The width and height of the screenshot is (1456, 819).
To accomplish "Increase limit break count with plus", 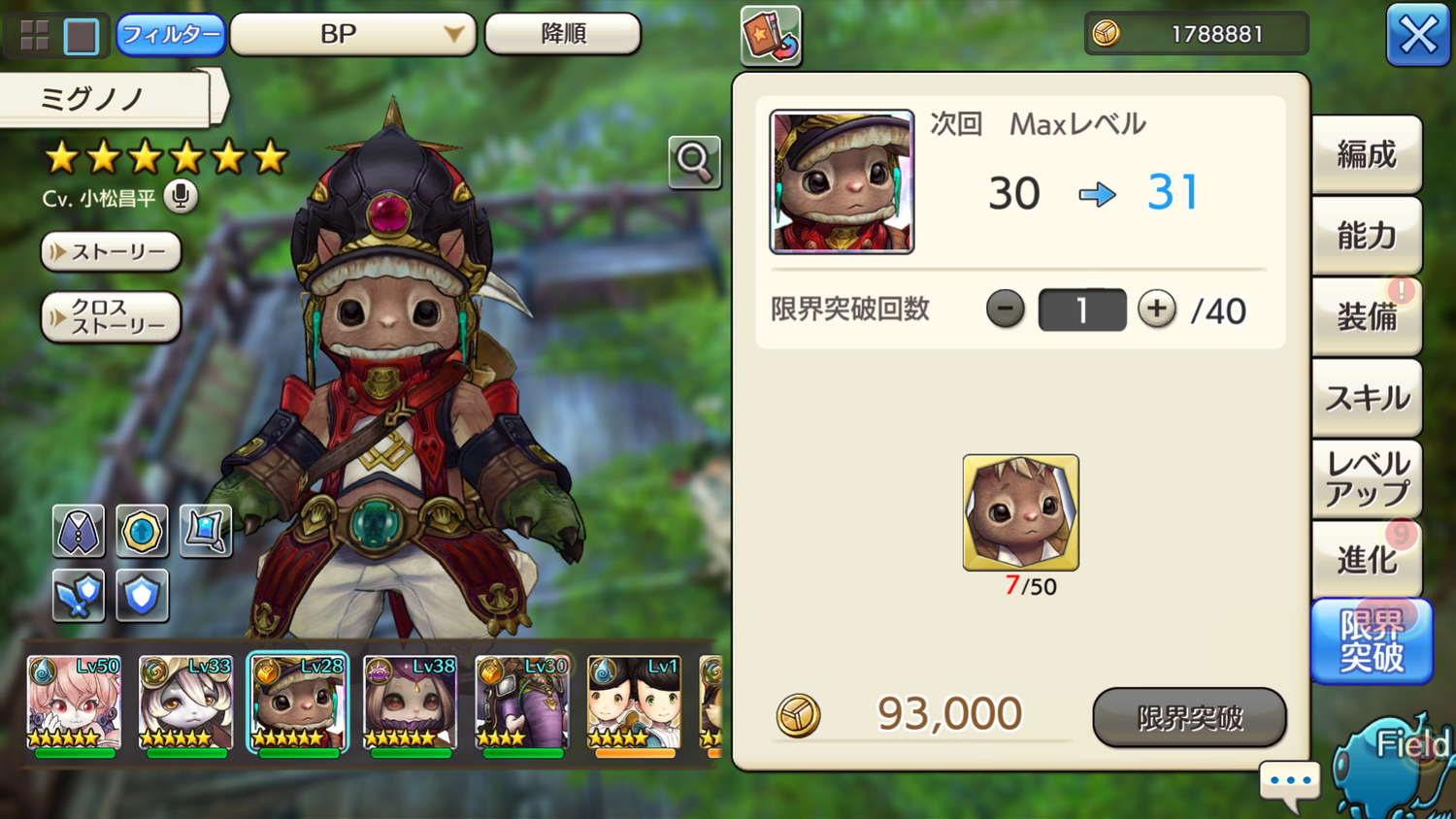I will coord(1156,310).
